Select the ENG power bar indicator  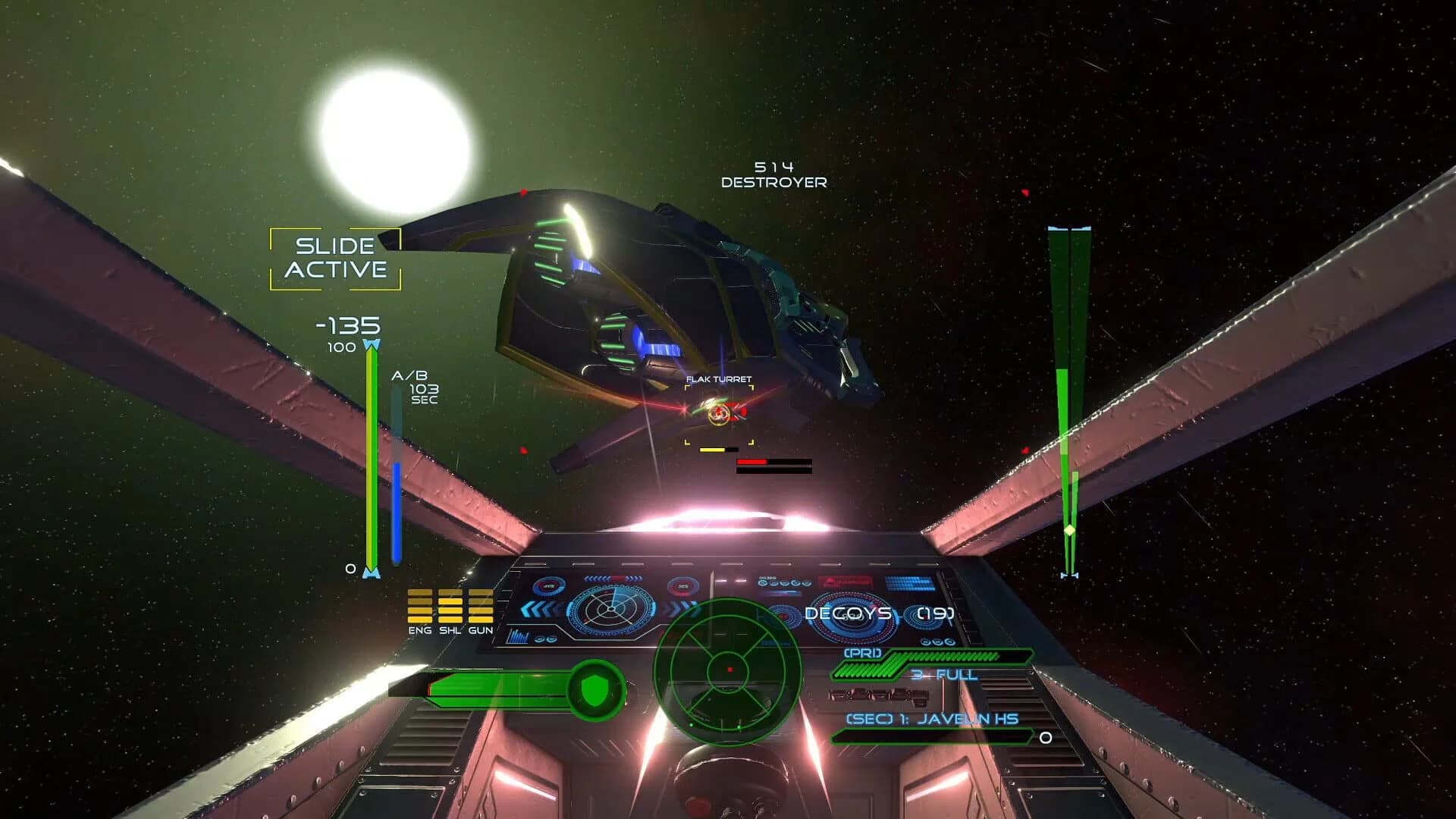(419, 607)
